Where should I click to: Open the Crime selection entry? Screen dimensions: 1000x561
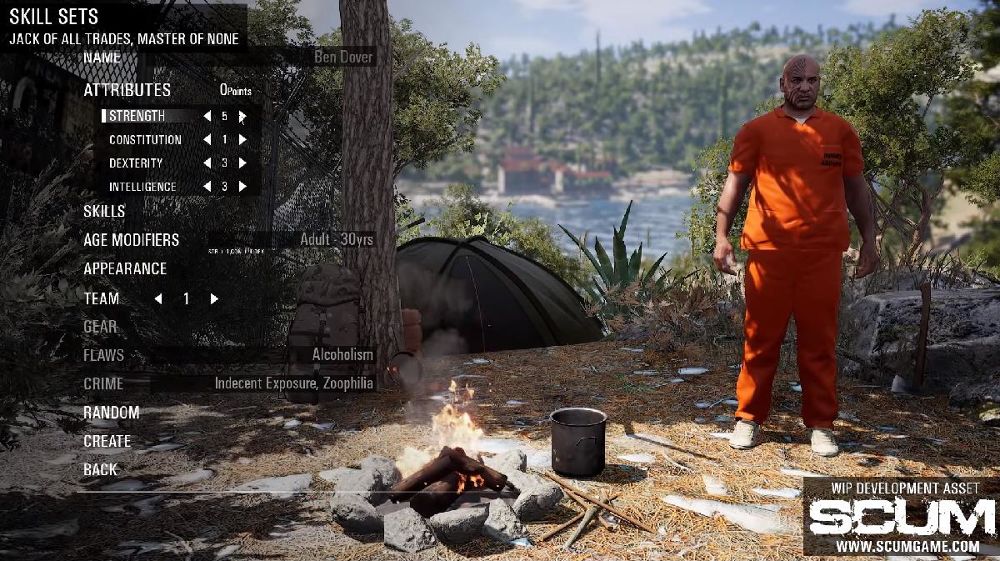coord(103,383)
